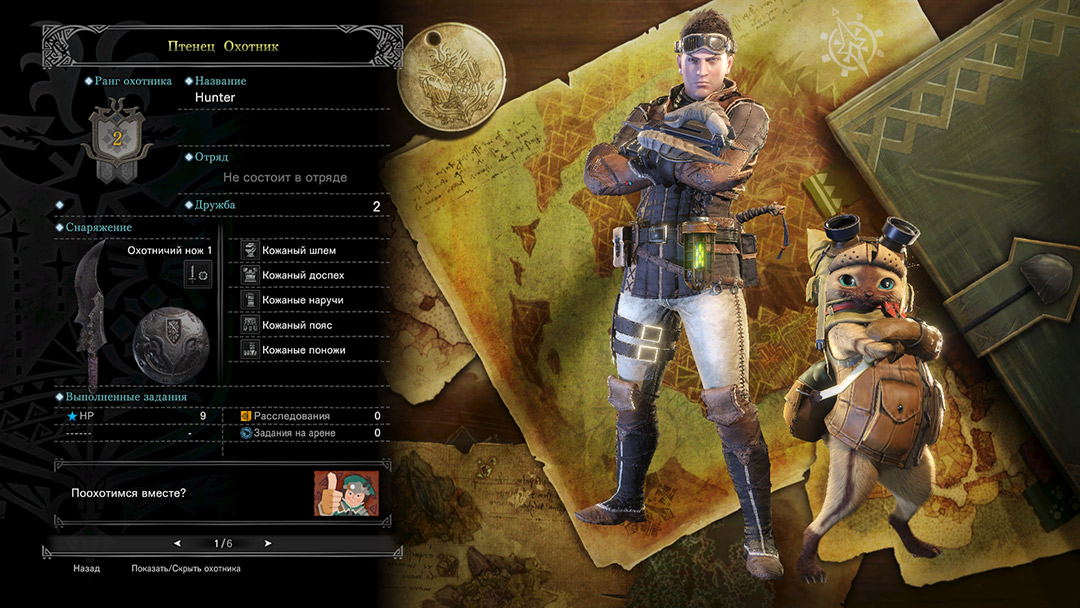Select the Кожаный пояс equipment row
The image size is (1080, 608).
tap(298, 325)
